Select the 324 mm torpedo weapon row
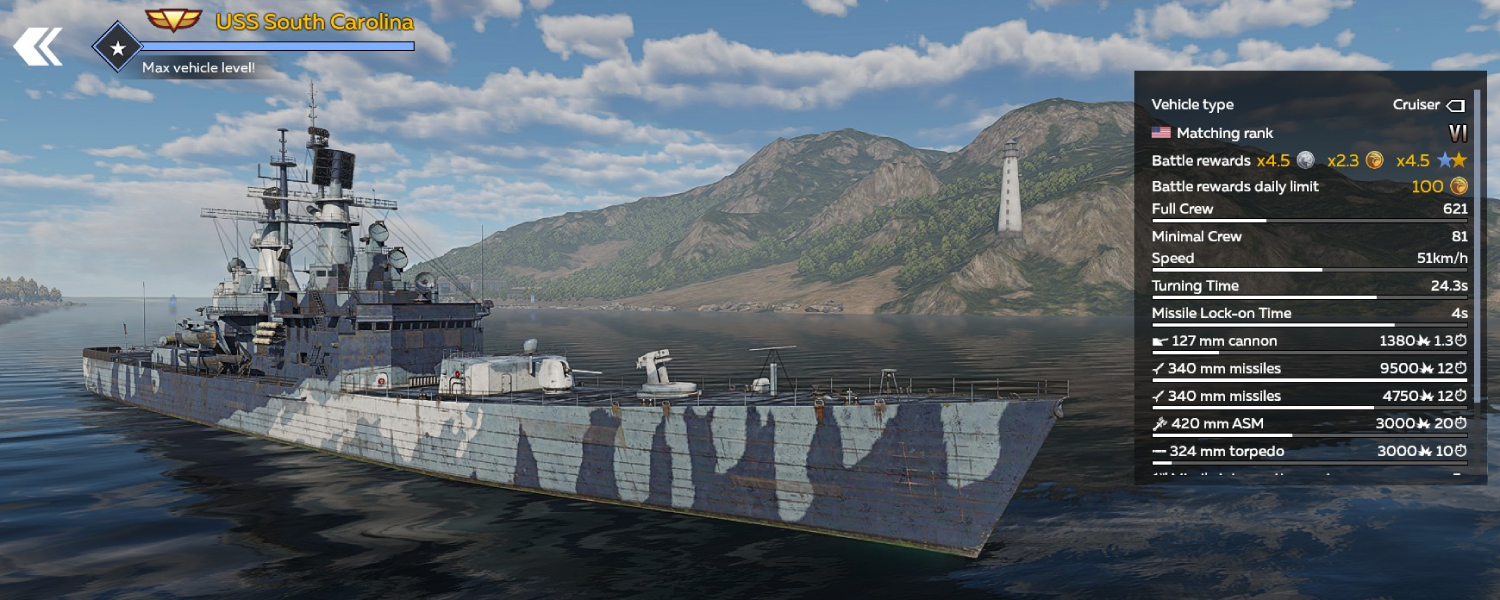Screen dimensions: 1500x600 pos(1308,452)
